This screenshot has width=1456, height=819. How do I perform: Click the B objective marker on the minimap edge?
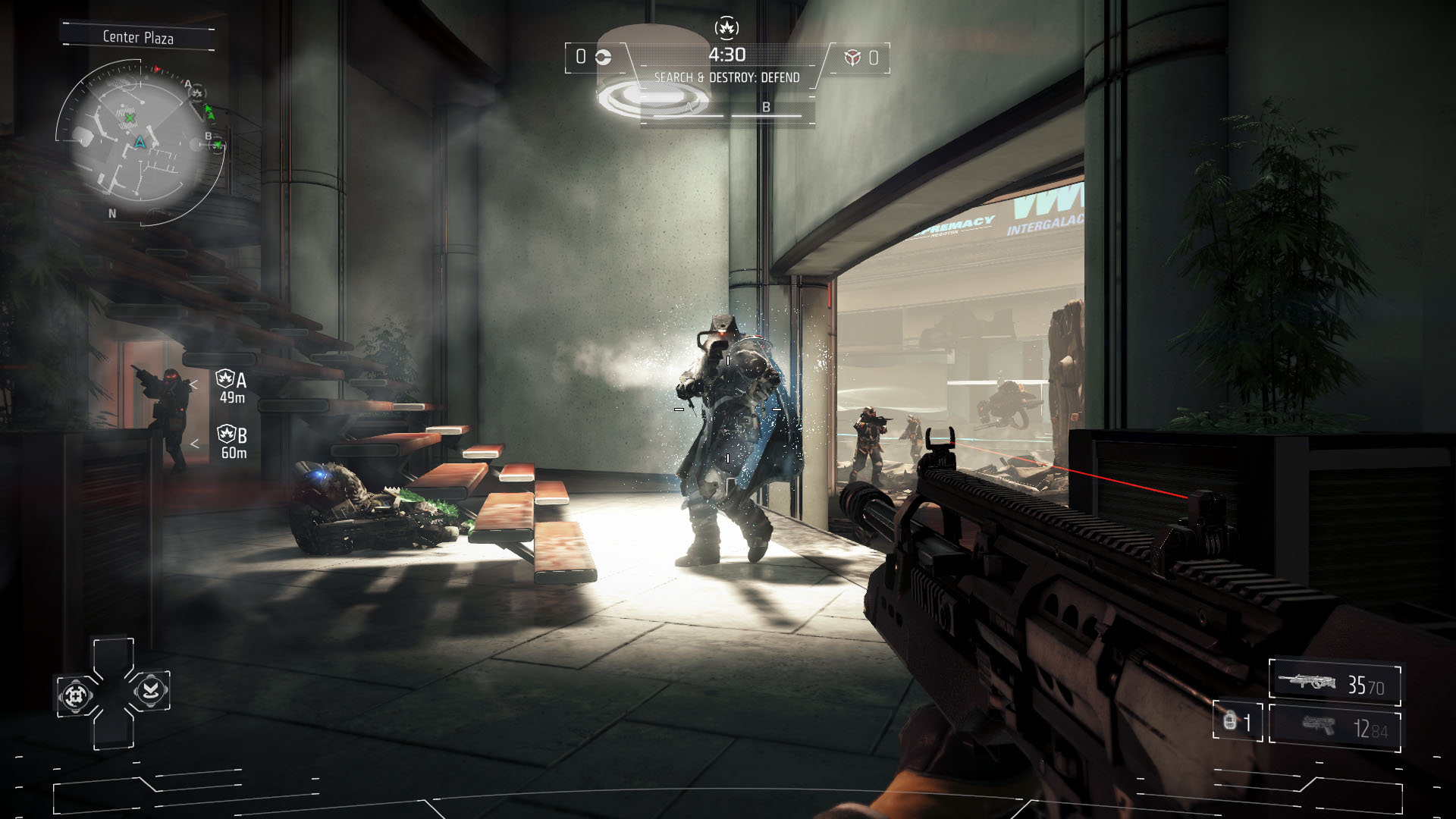(x=217, y=143)
